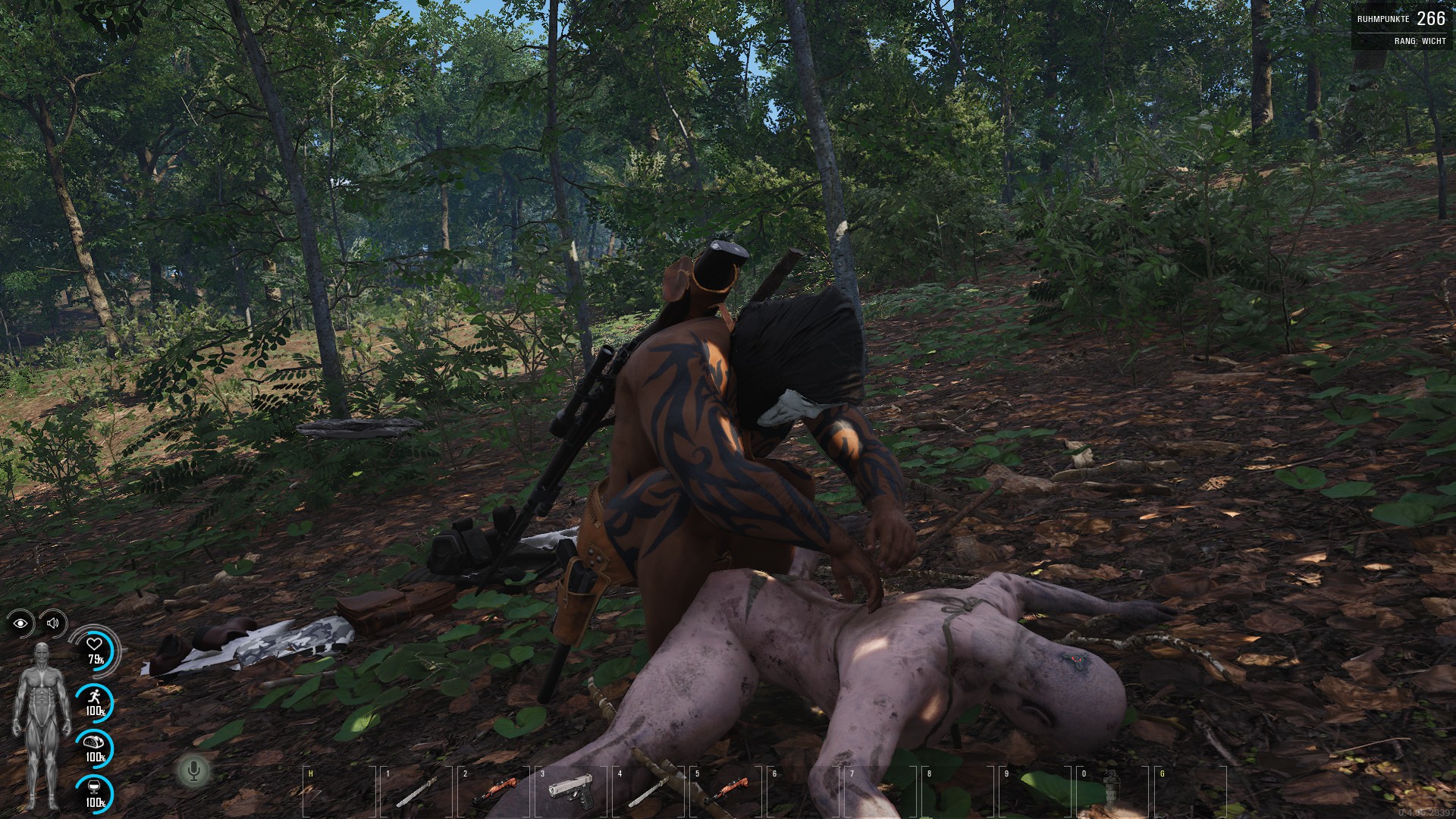Choose the blade in hotbar slot 4
The height and width of the screenshot is (819, 1456).
(648, 791)
